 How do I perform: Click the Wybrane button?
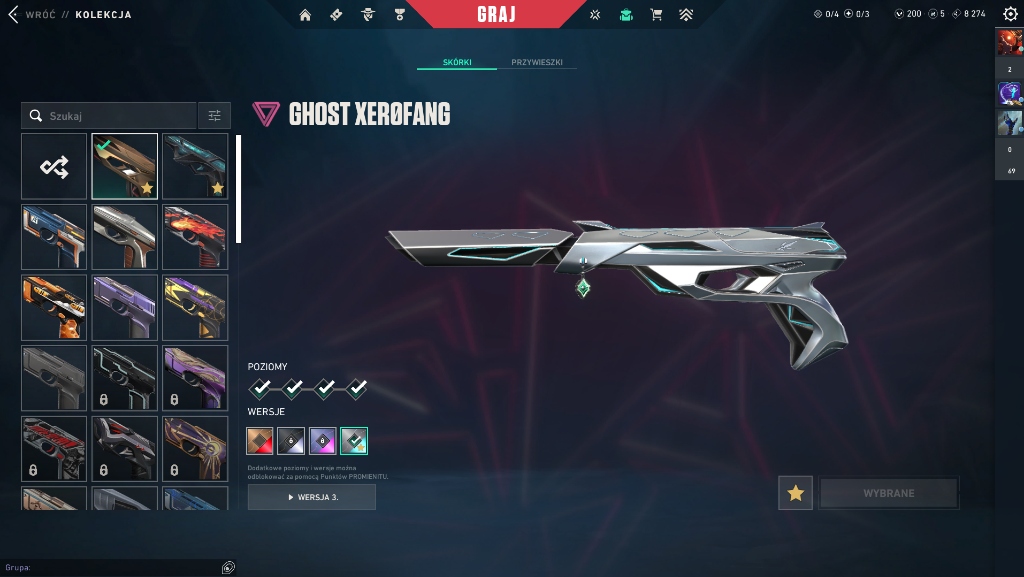coord(888,493)
